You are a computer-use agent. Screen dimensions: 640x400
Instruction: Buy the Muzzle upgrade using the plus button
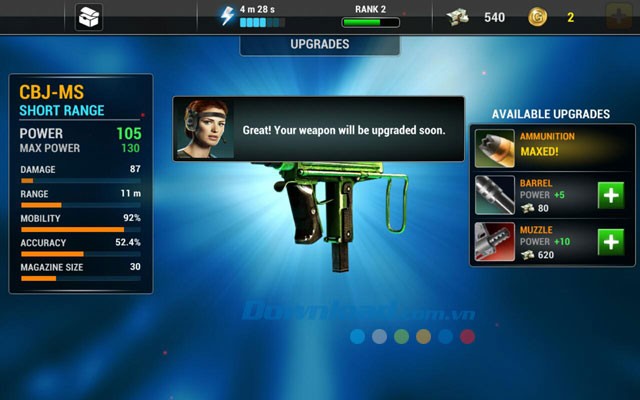(x=611, y=241)
